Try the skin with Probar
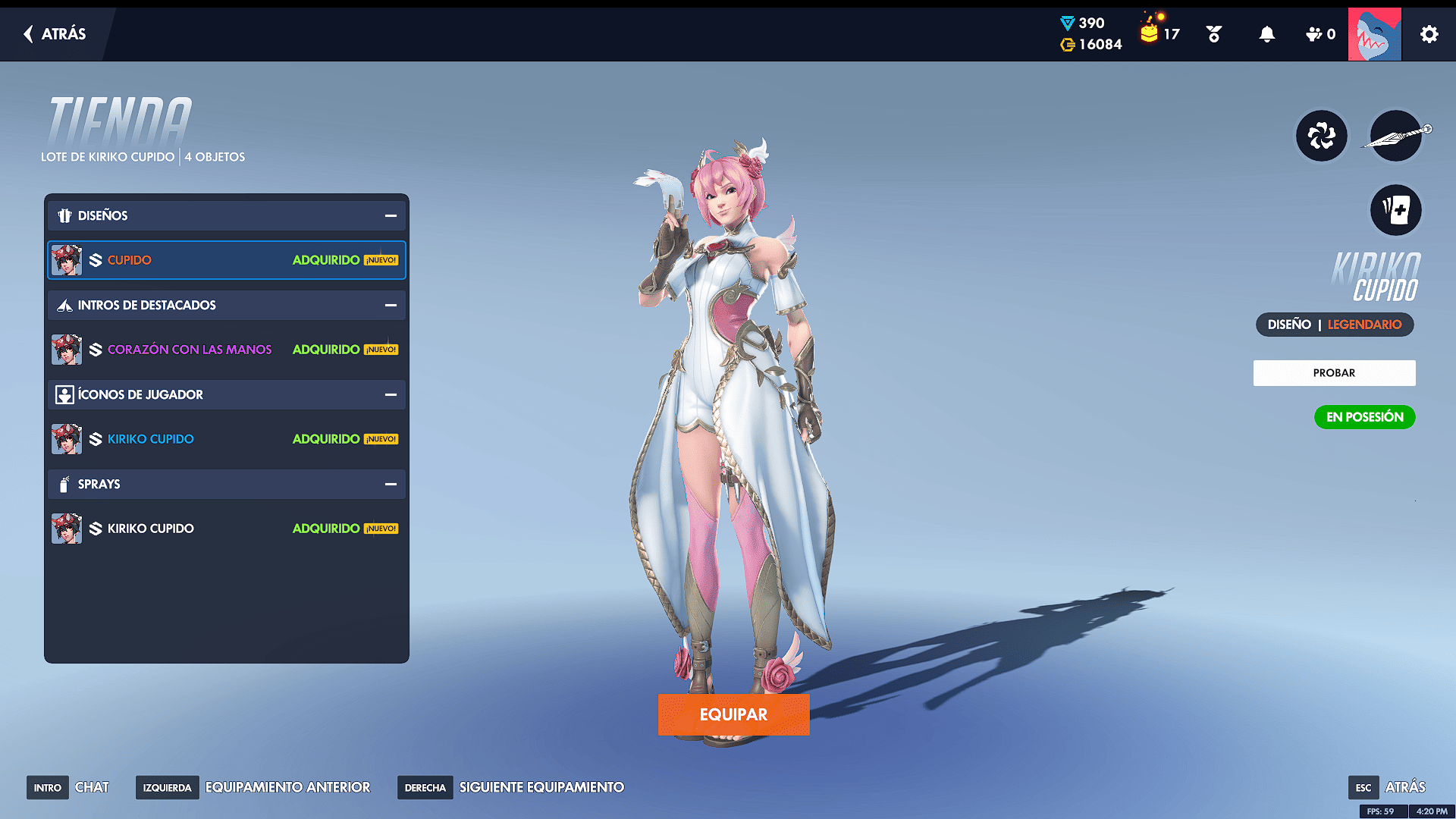The image size is (1456, 819). [x=1334, y=373]
